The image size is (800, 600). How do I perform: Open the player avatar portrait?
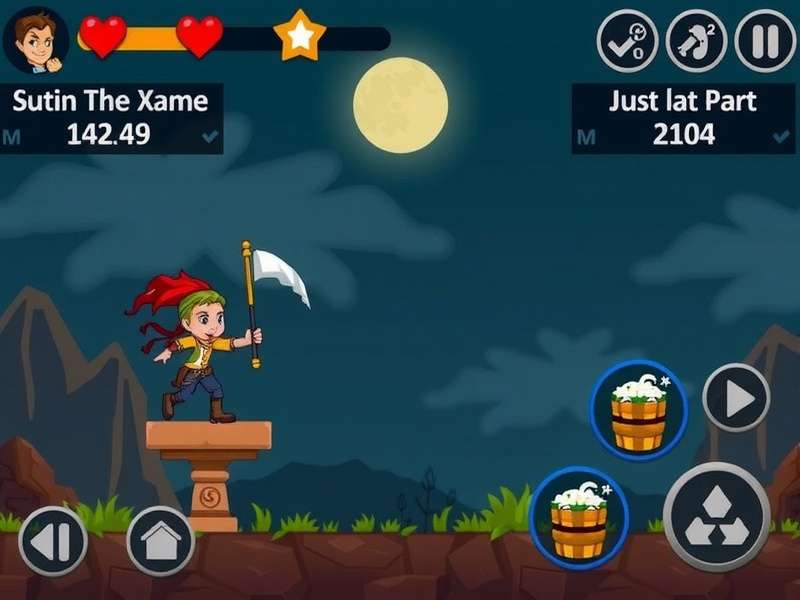pyautogui.click(x=35, y=40)
